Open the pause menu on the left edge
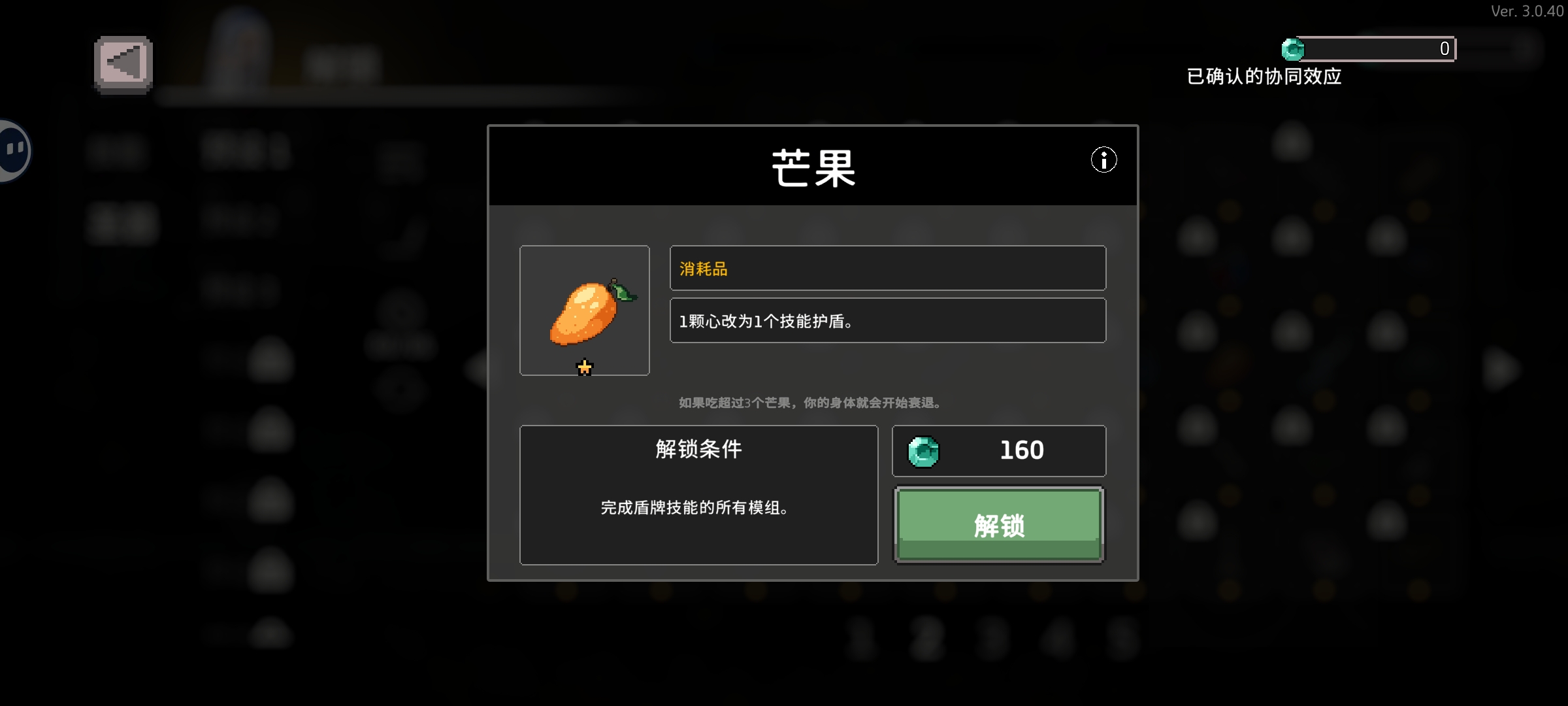Image resolution: width=1568 pixels, height=706 pixels. (x=12, y=149)
